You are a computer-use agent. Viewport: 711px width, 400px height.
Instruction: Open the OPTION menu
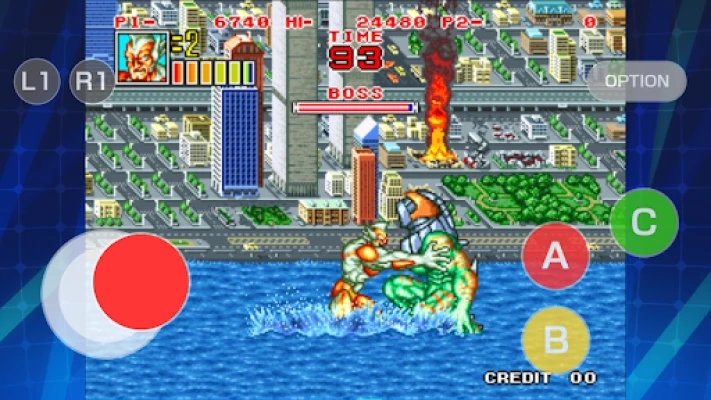point(637,81)
